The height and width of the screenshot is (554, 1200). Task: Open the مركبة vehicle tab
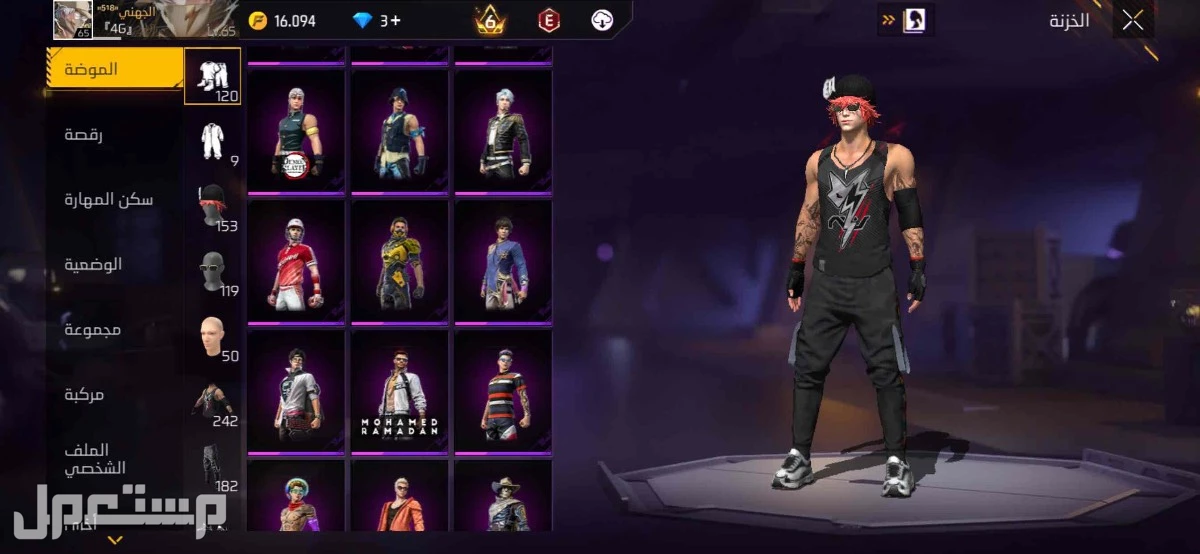(85, 395)
